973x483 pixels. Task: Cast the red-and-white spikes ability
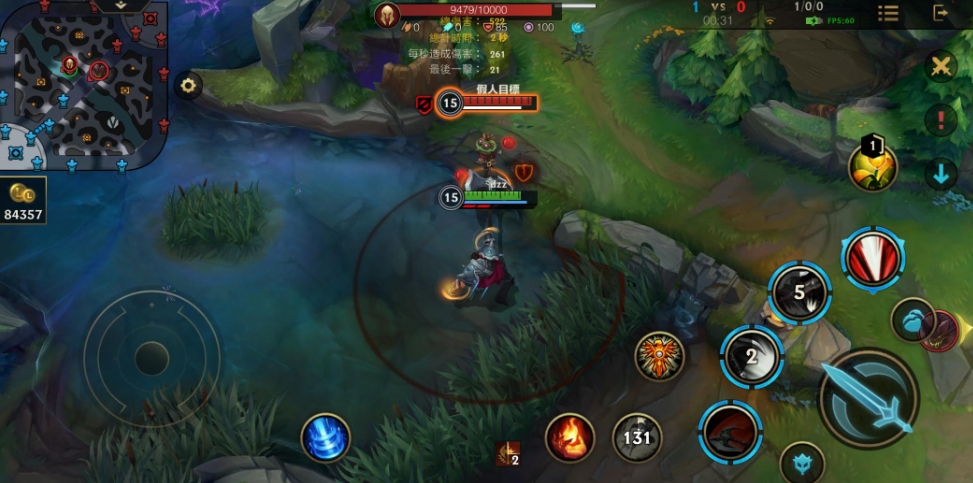coord(872,259)
